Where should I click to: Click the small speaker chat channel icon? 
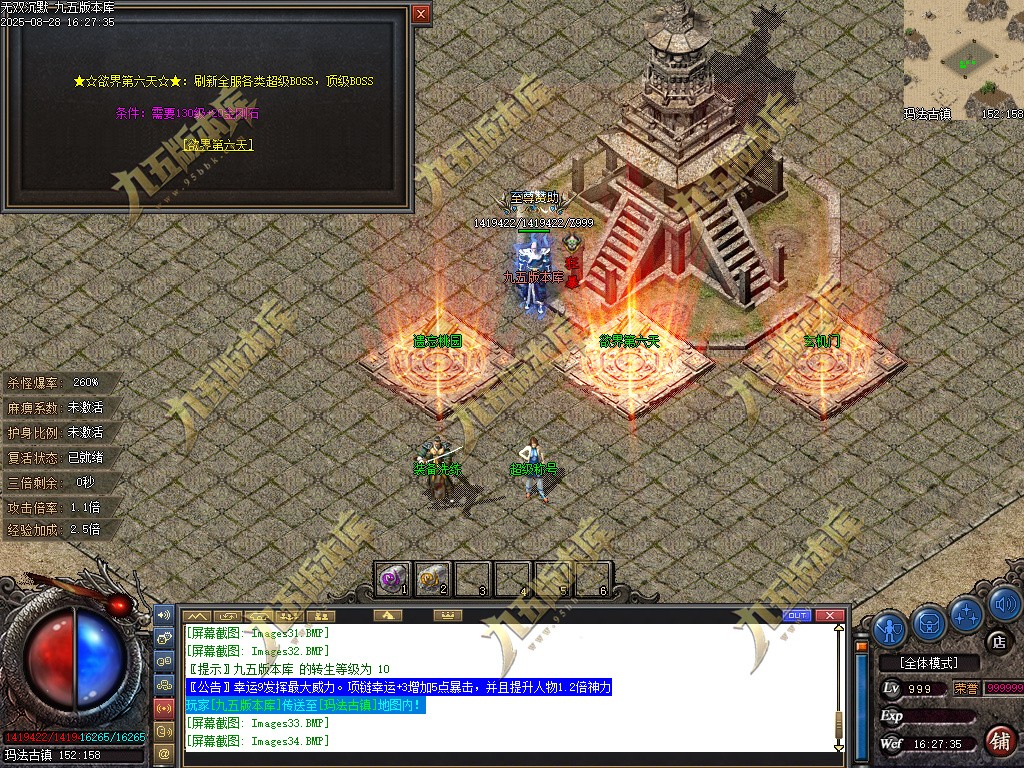coord(165,614)
